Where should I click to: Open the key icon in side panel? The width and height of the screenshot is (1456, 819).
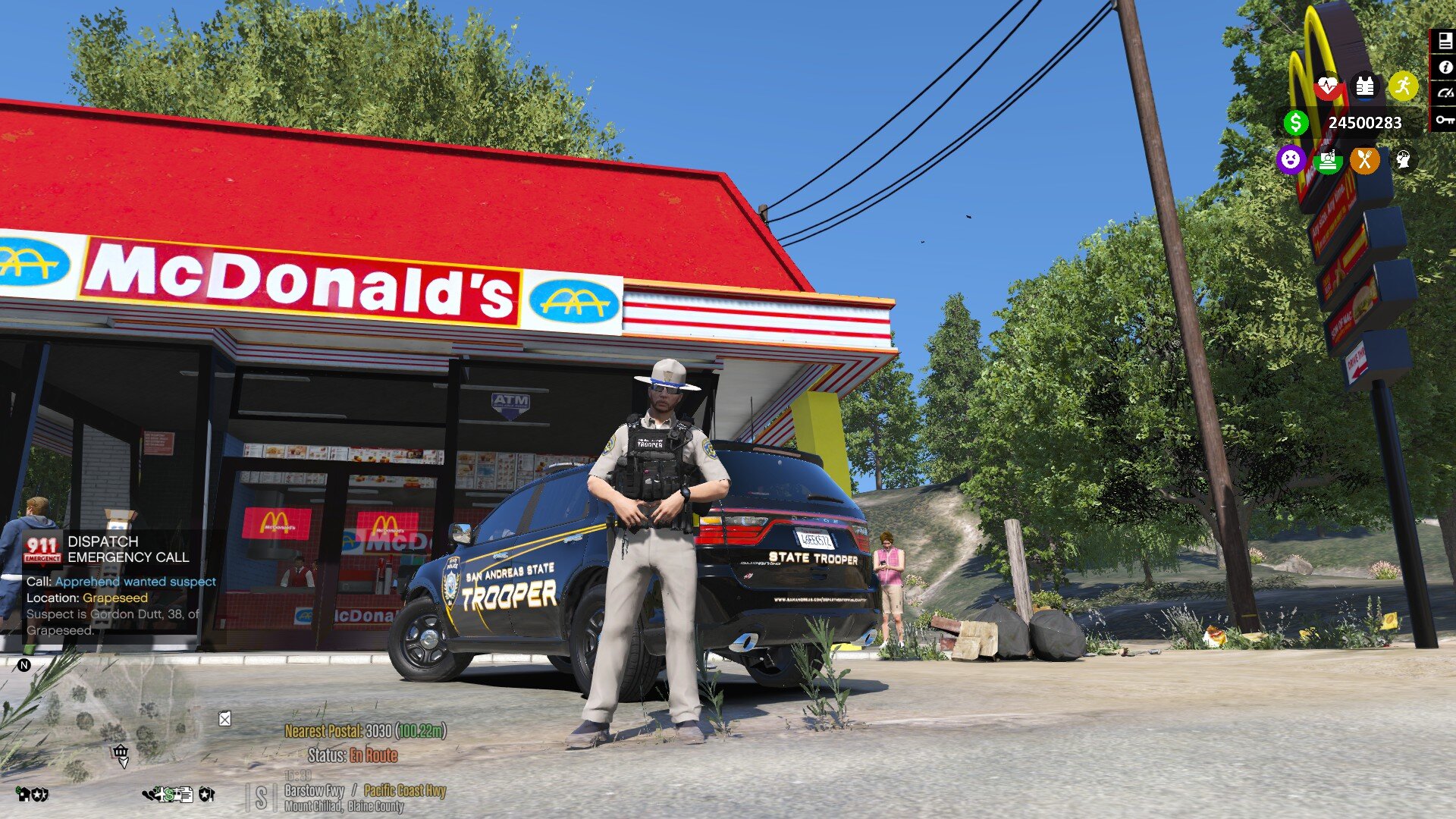pyautogui.click(x=1444, y=119)
